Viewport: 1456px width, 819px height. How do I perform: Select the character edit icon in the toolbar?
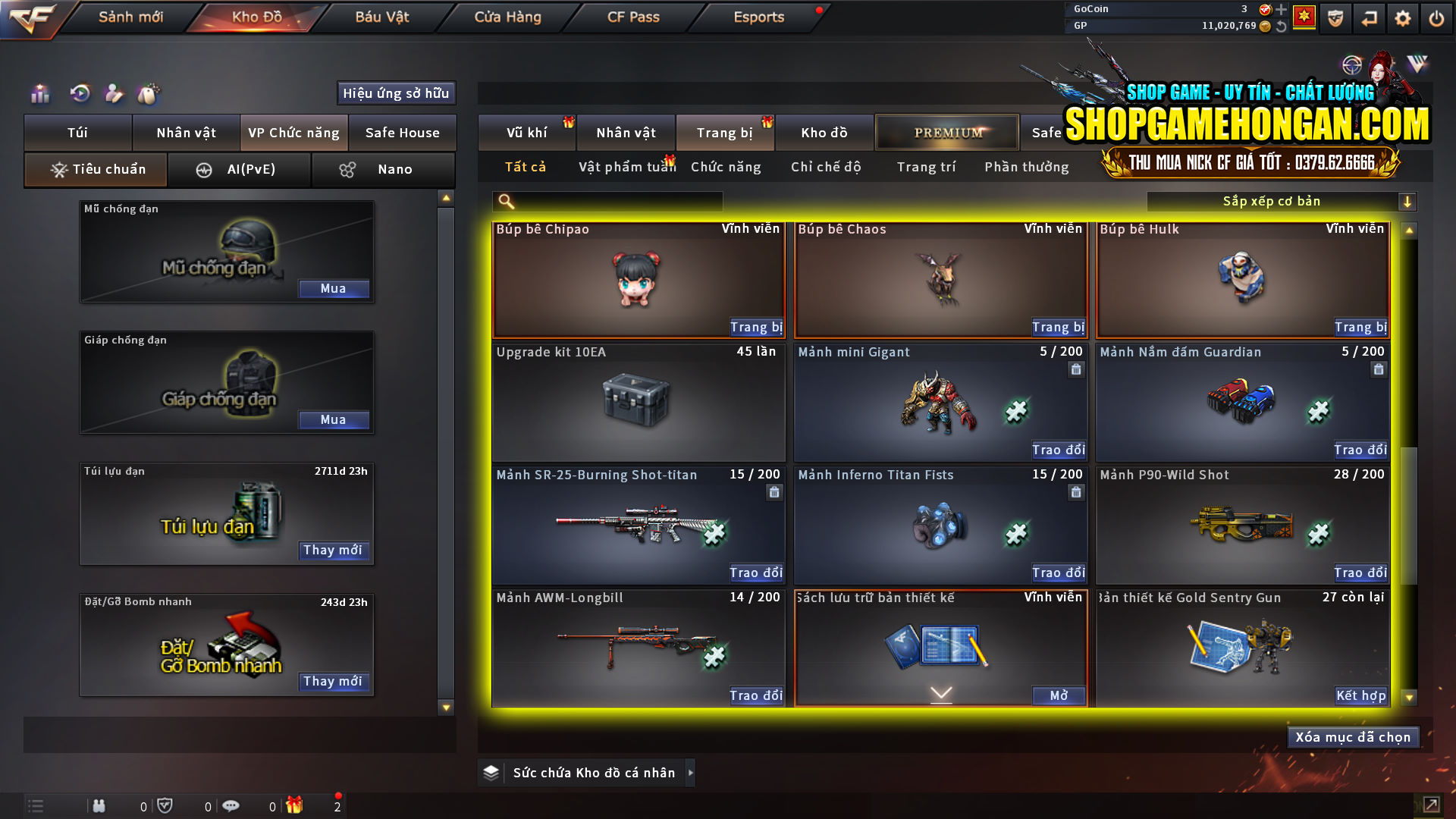(x=114, y=93)
